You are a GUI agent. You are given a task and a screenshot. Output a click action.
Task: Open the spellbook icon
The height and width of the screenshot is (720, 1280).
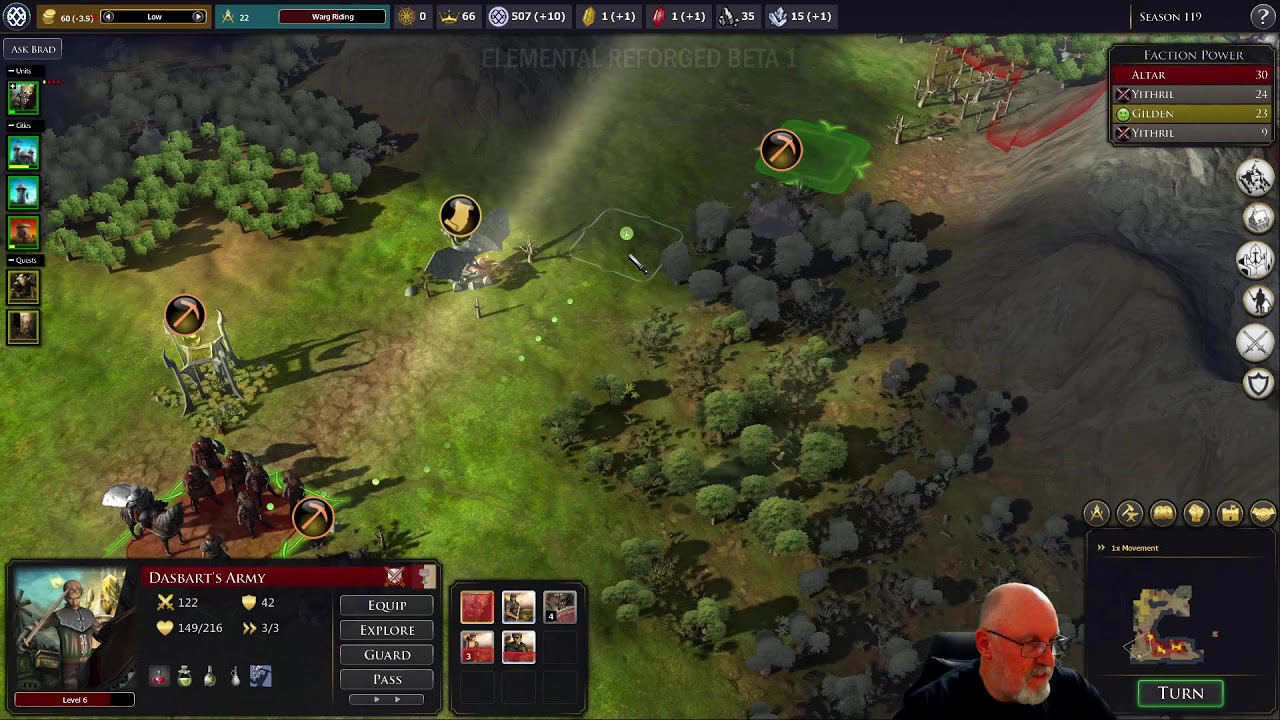click(x=1162, y=513)
